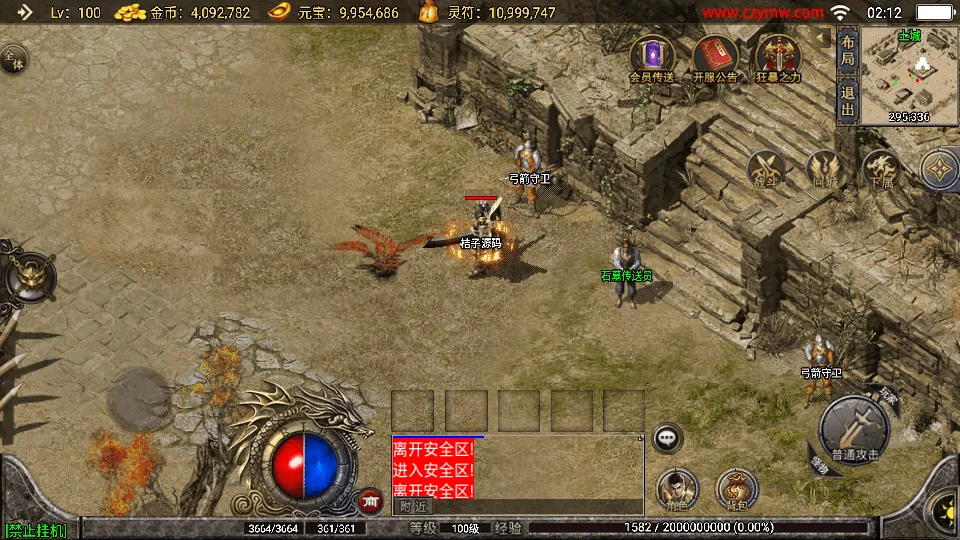Tap the four-point star compass button
This screenshot has height=540, width=960.
pyautogui.click(x=939, y=170)
